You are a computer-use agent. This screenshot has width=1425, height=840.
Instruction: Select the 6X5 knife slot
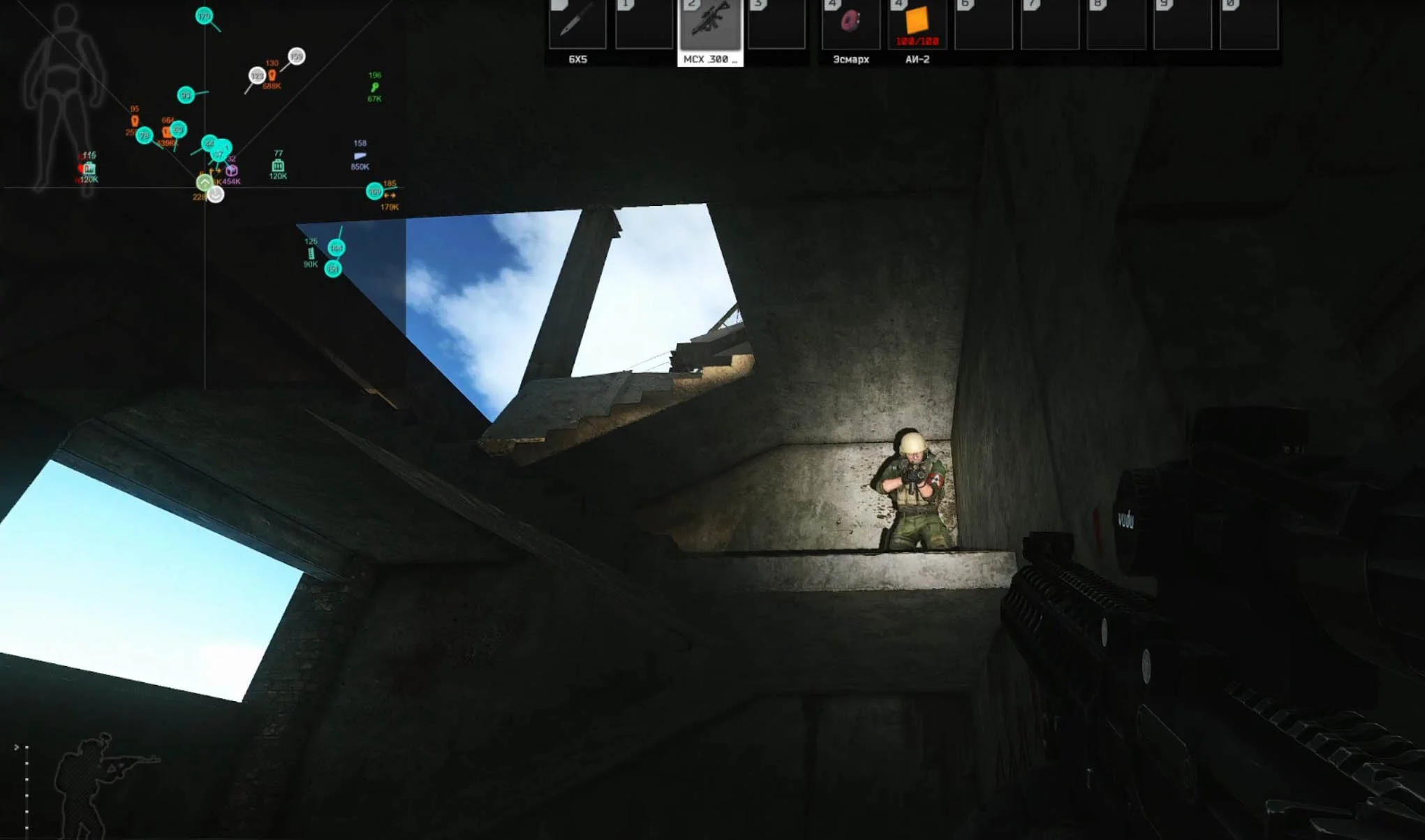coord(577,24)
